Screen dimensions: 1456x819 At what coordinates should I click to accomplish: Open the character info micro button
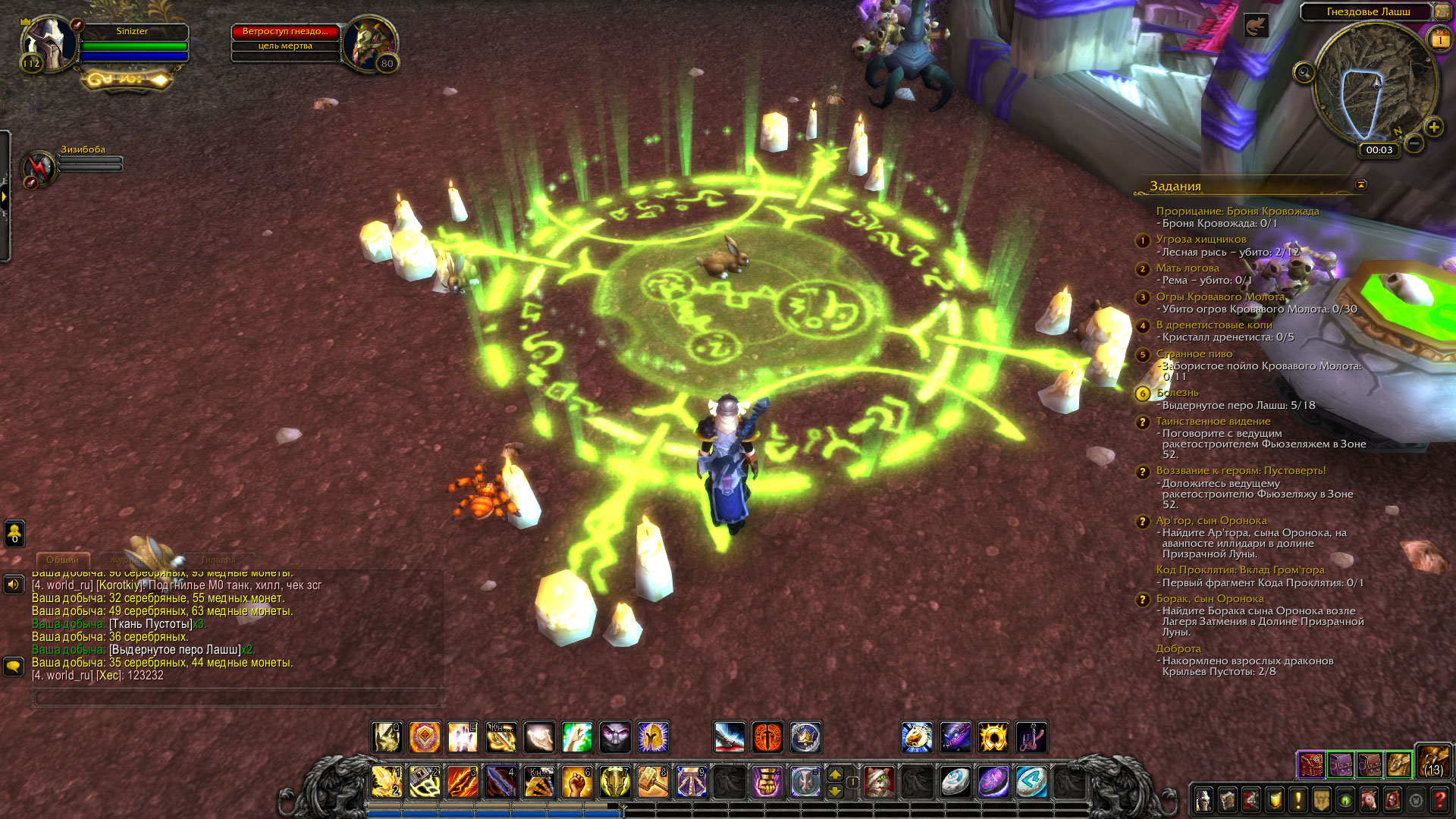[x=1203, y=800]
